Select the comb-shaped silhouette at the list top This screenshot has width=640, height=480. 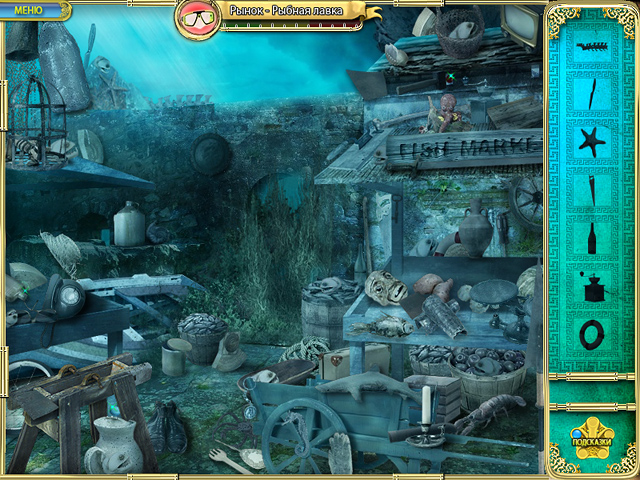tap(593, 46)
